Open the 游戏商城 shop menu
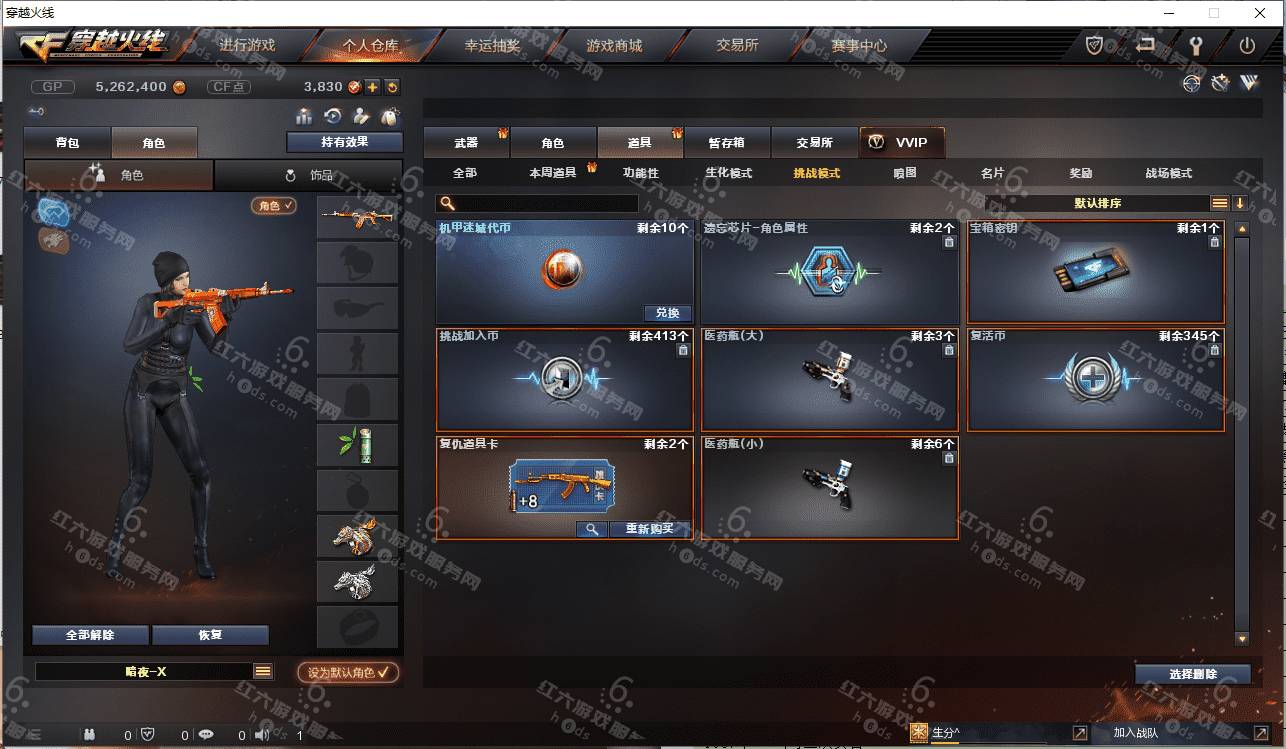 point(614,46)
